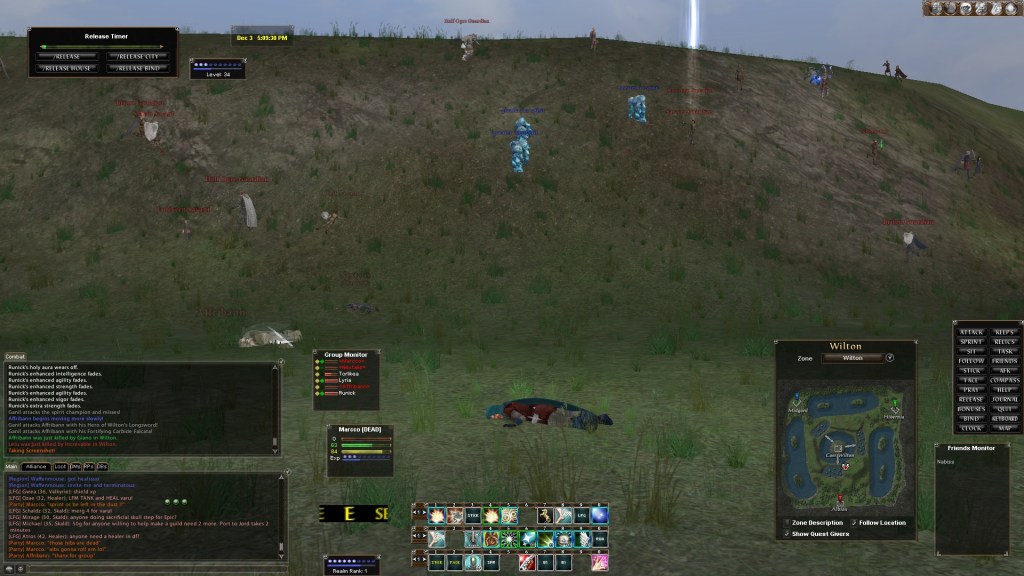Click the QUIT command button
This screenshot has width=1024, height=576.
pyautogui.click(x=1005, y=408)
